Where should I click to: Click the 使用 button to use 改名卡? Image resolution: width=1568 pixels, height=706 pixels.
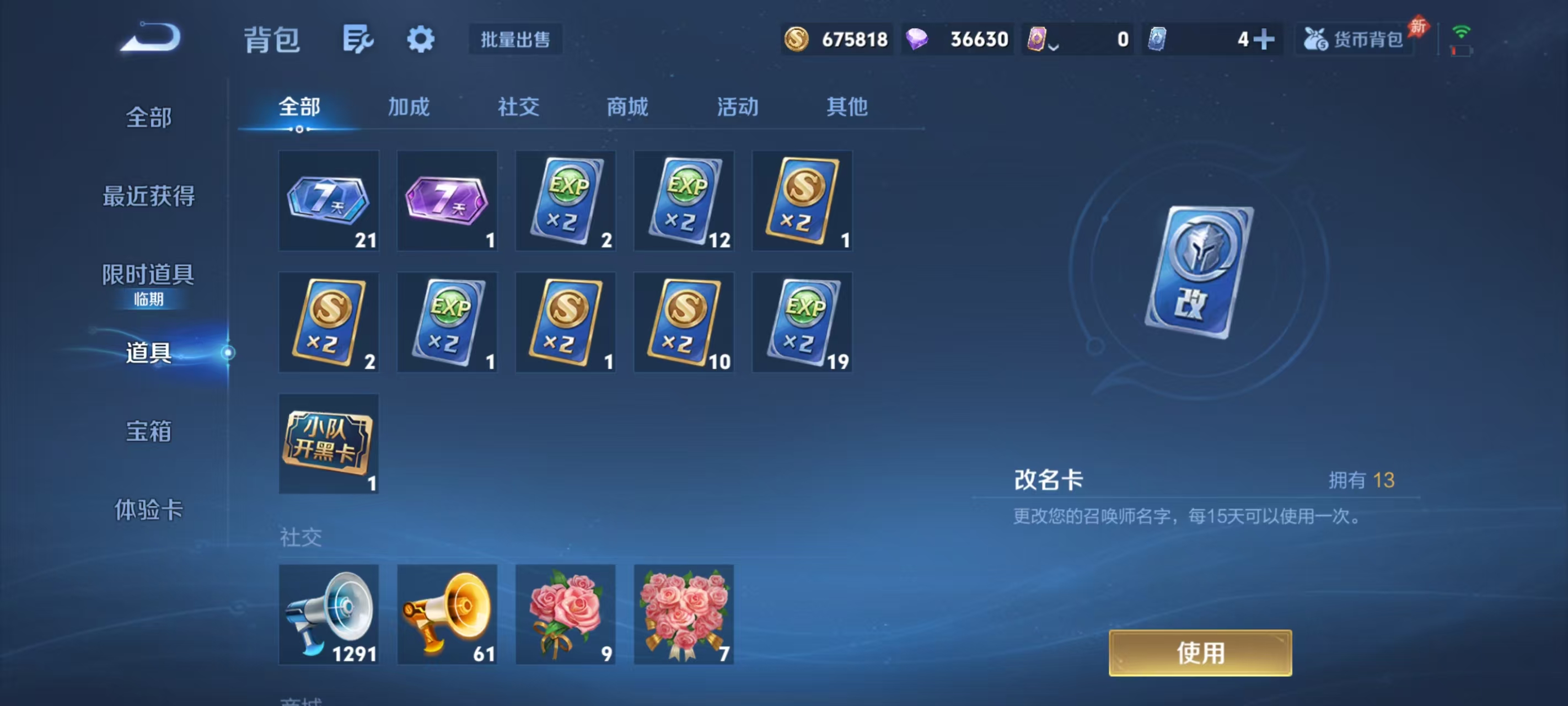(1200, 652)
